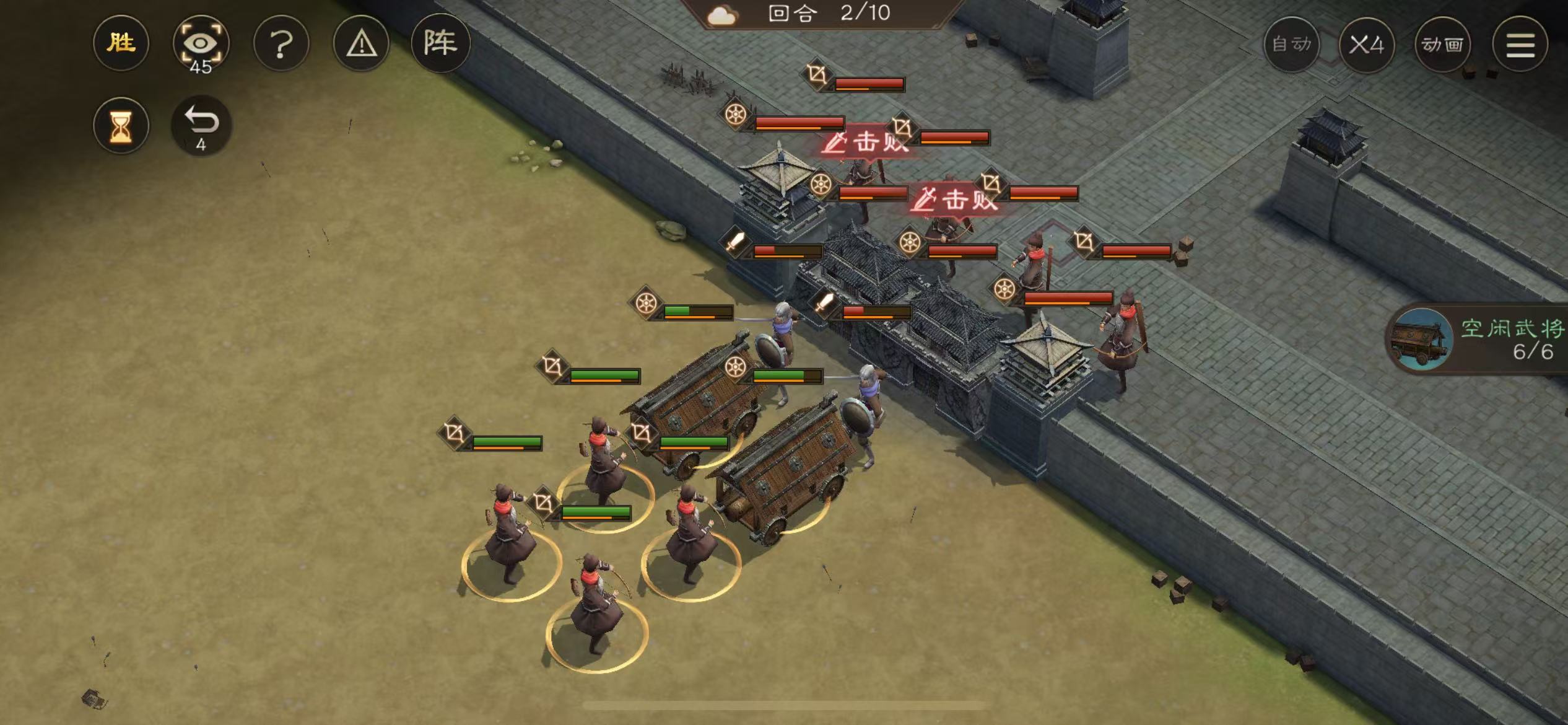Open the hamburger menu
1568x725 pixels.
[x=1520, y=43]
